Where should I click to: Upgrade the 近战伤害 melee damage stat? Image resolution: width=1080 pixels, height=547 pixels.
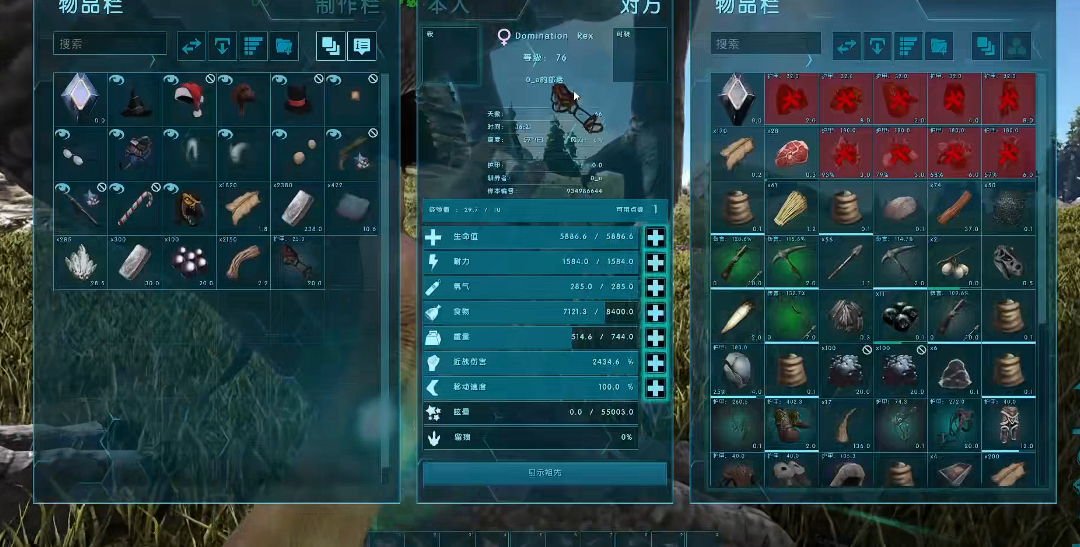coord(655,362)
